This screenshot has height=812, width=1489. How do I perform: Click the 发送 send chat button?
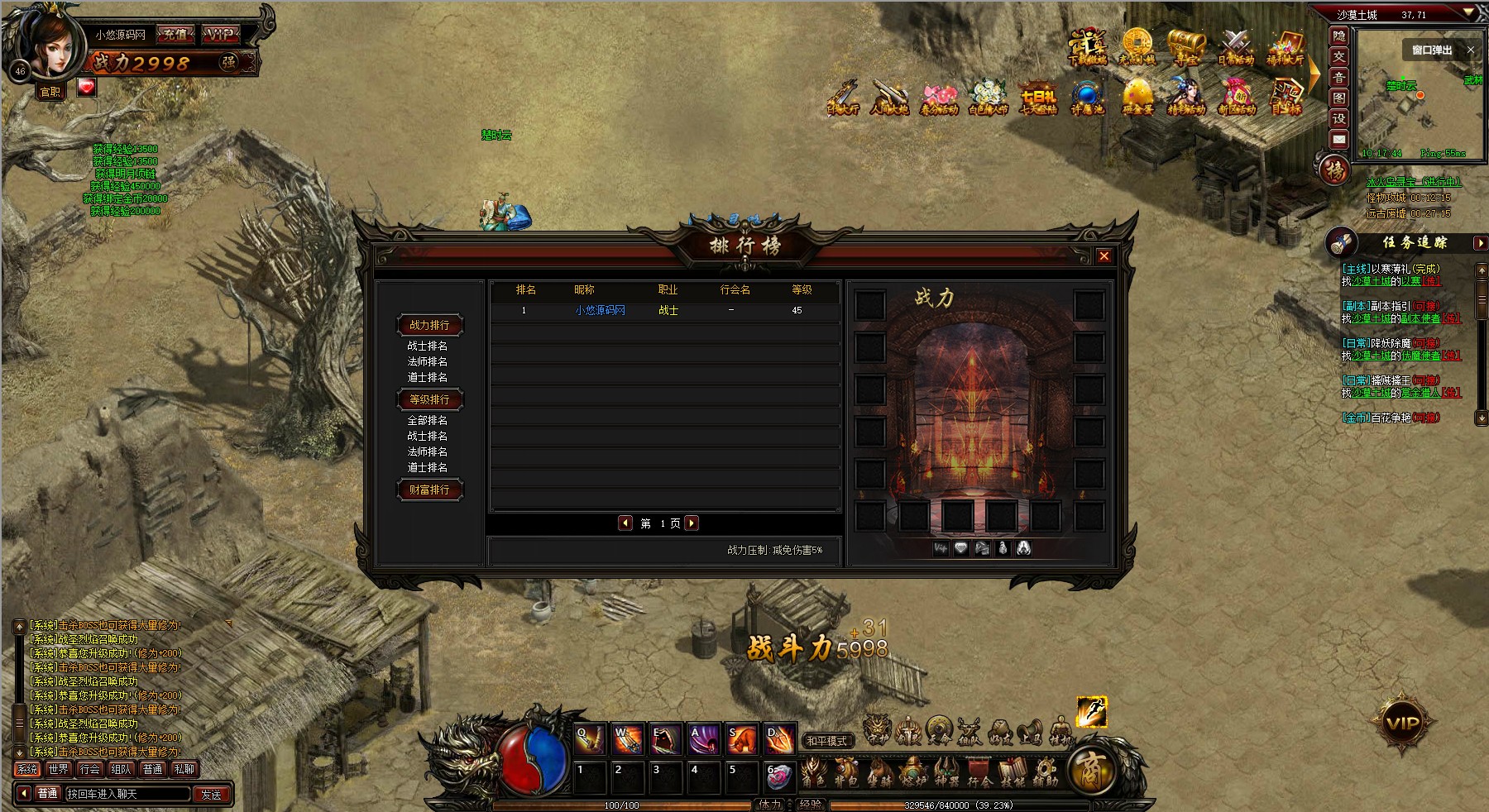pos(211,794)
